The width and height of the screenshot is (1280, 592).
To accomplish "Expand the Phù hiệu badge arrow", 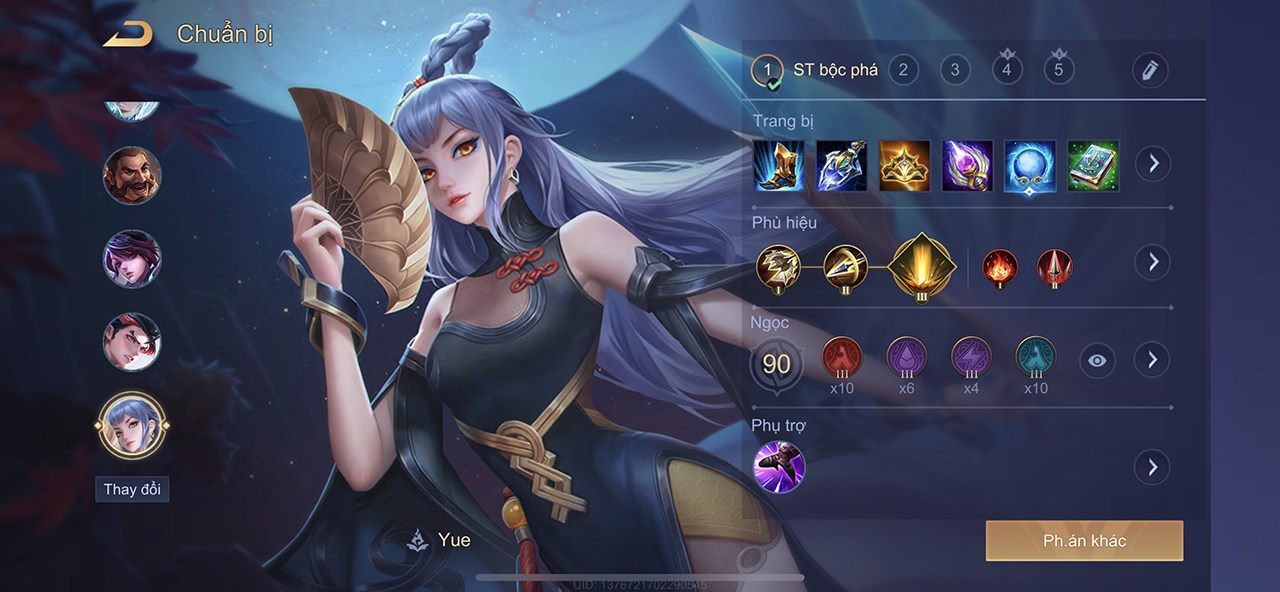I will pos(1152,262).
